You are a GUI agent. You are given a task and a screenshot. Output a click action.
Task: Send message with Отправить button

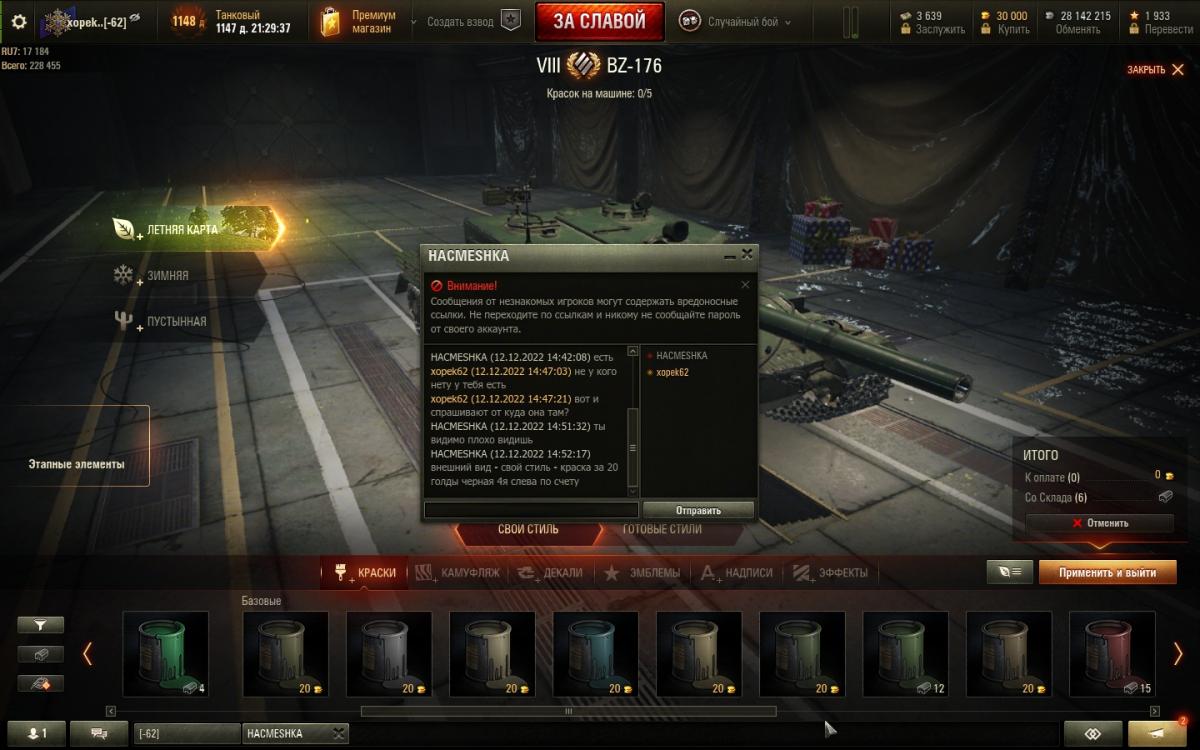(698, 510)
